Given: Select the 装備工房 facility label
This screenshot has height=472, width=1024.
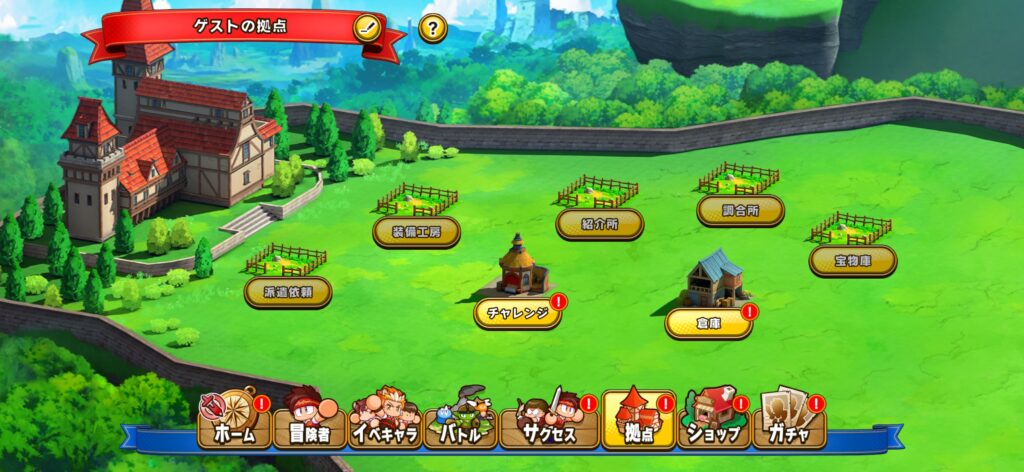Looking at the screenshot, I should coord(416,231).
